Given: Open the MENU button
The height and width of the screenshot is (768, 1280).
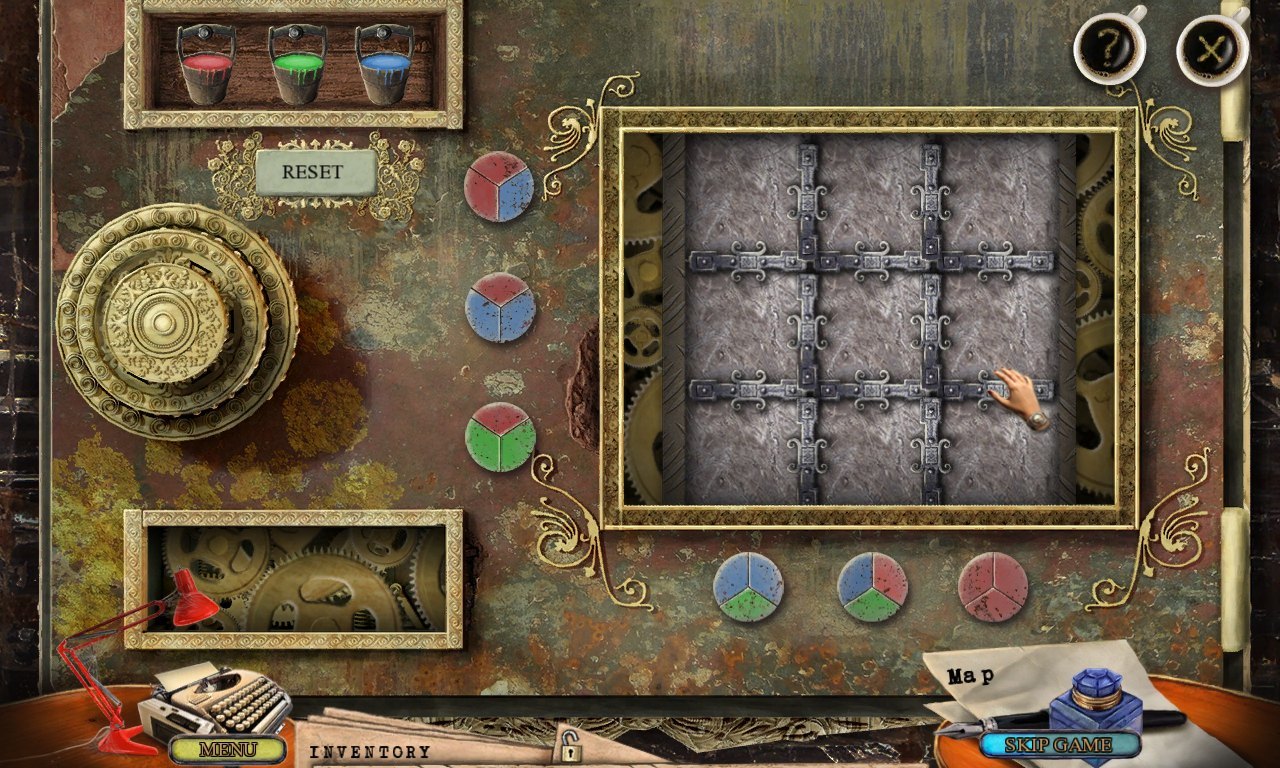Looking at the screenshot, I should (228, 748).
